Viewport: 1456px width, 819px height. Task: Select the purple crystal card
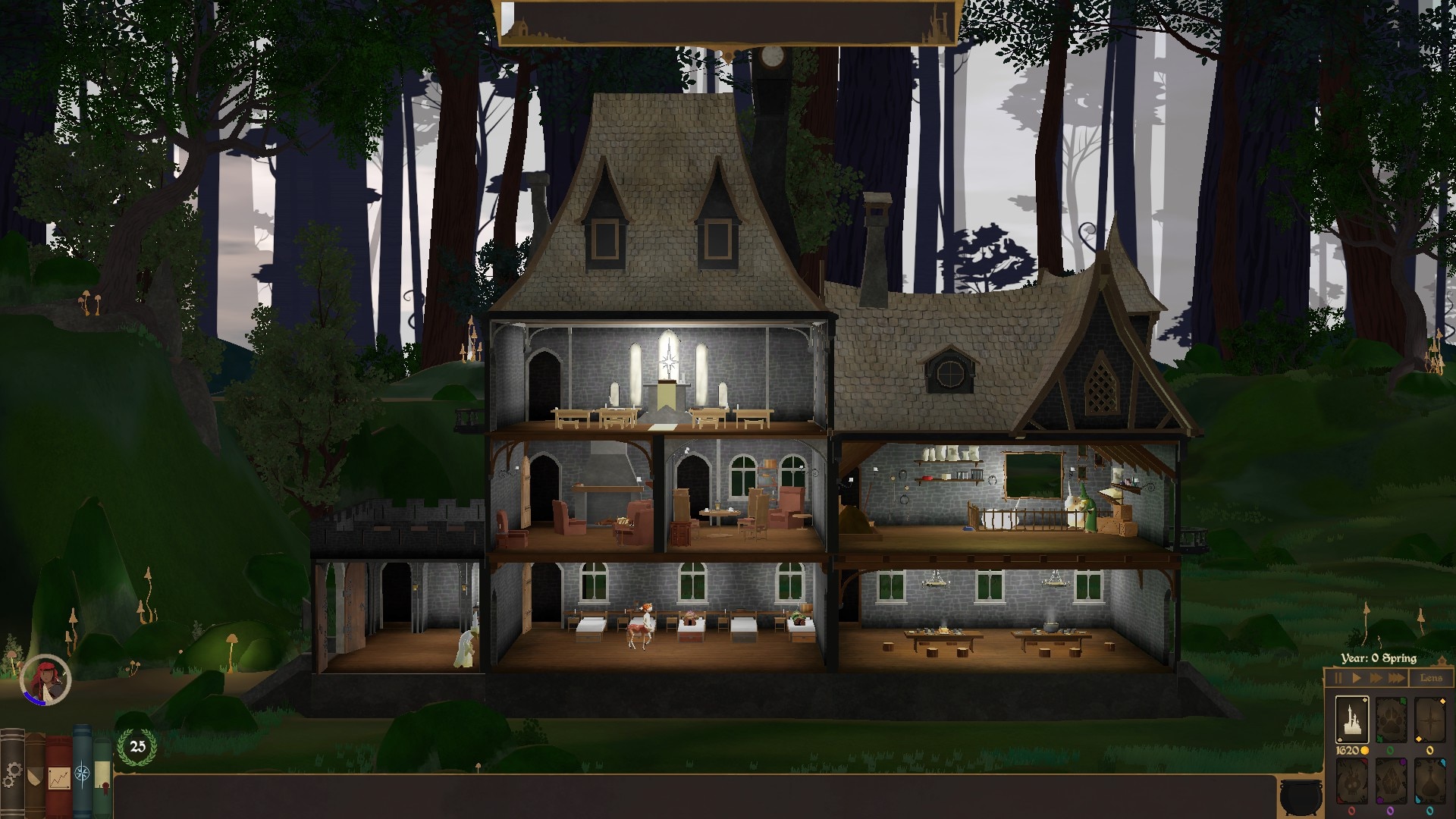click(1391, 781)
